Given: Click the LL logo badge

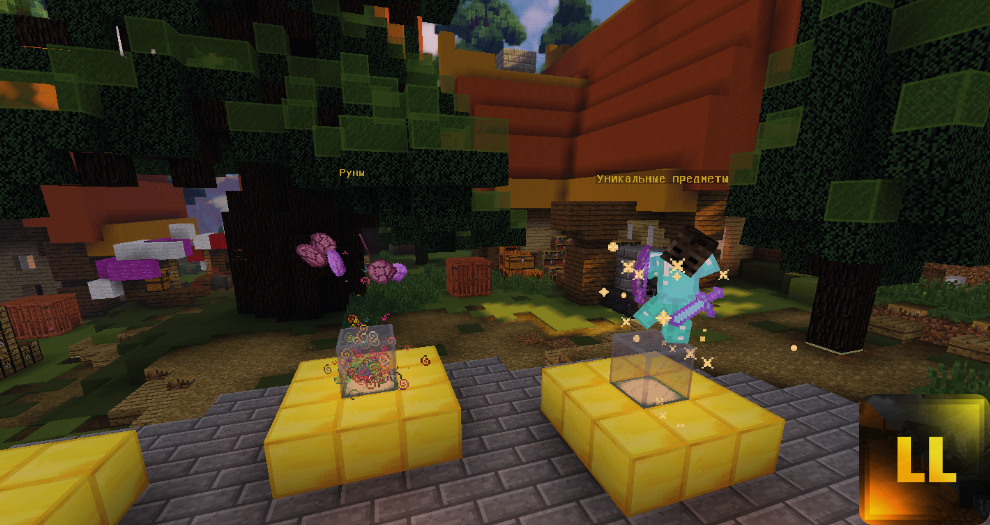Looking at the screenshot, I should point(924,459).
